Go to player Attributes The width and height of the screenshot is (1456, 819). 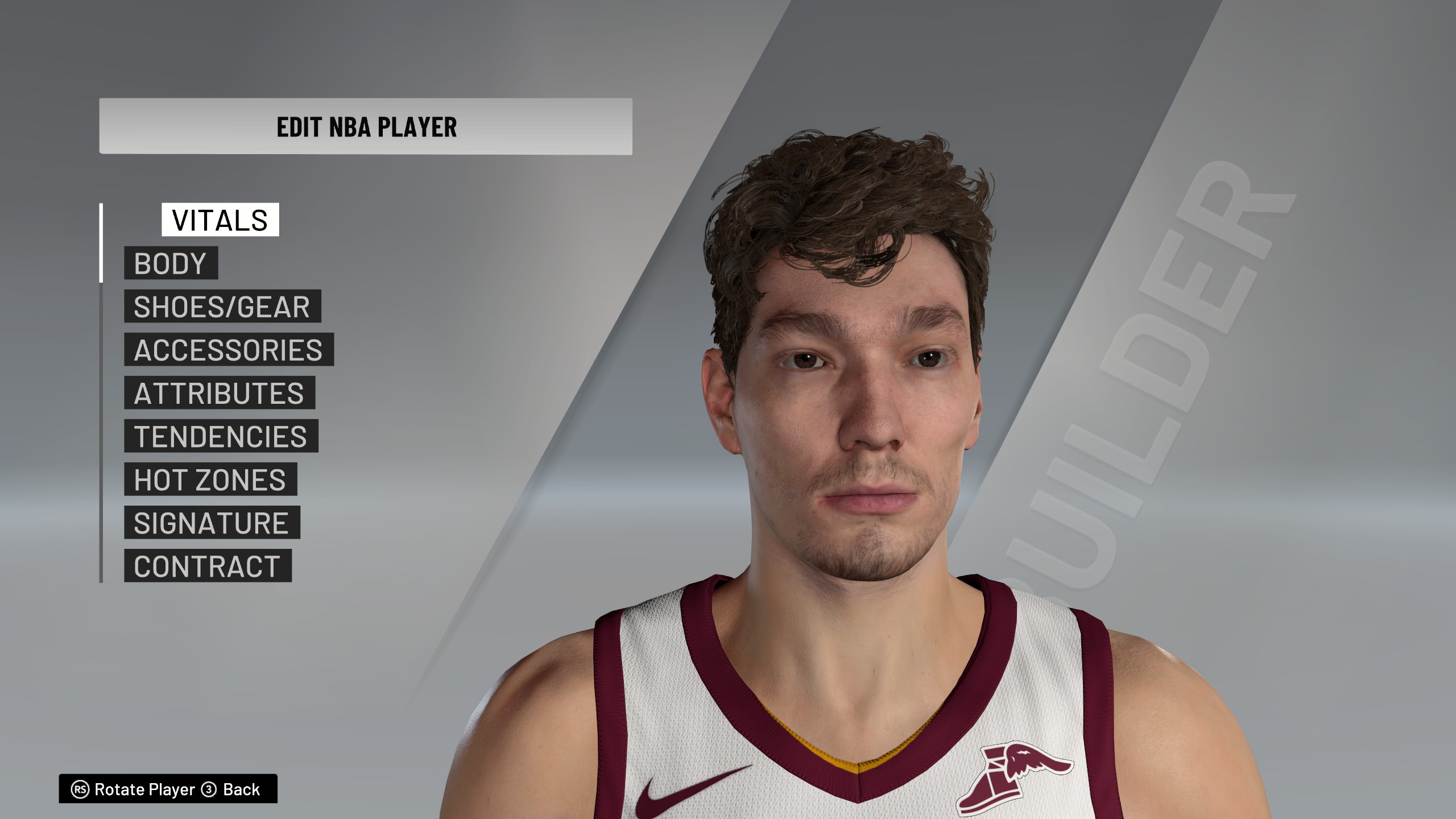point(219,393)
